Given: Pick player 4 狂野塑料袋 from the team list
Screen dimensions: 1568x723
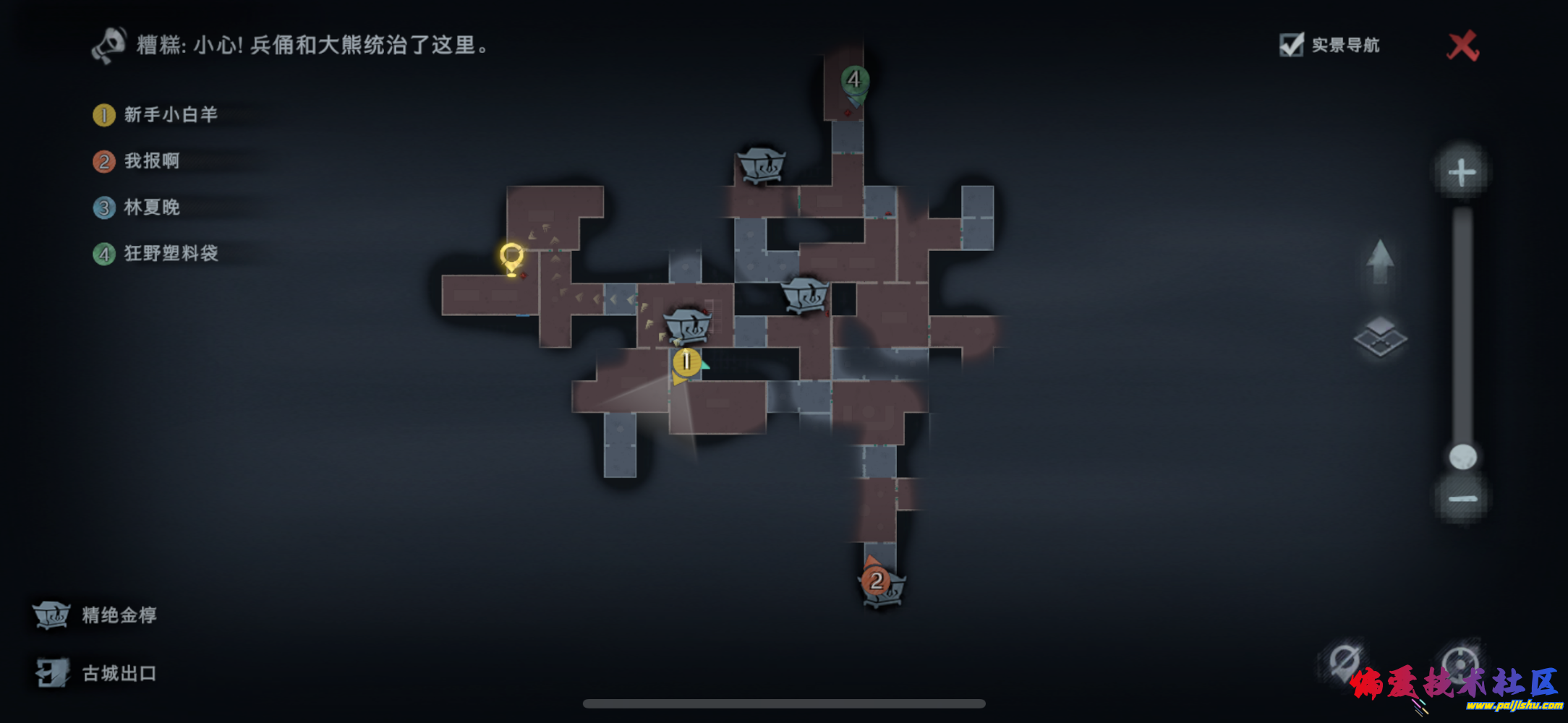Looking at the screenshot, I should 170,254.
